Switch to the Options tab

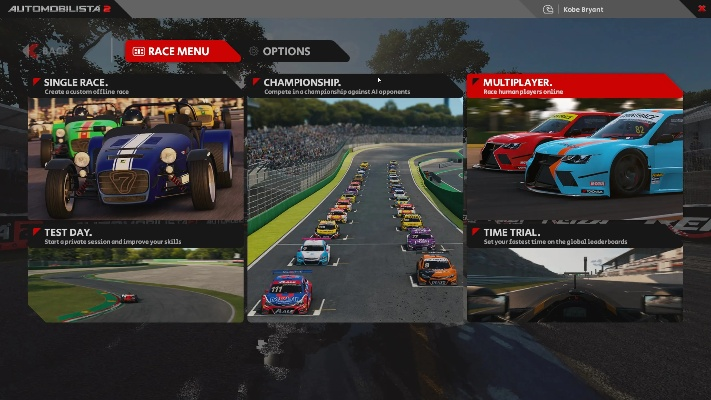[285, 51]
